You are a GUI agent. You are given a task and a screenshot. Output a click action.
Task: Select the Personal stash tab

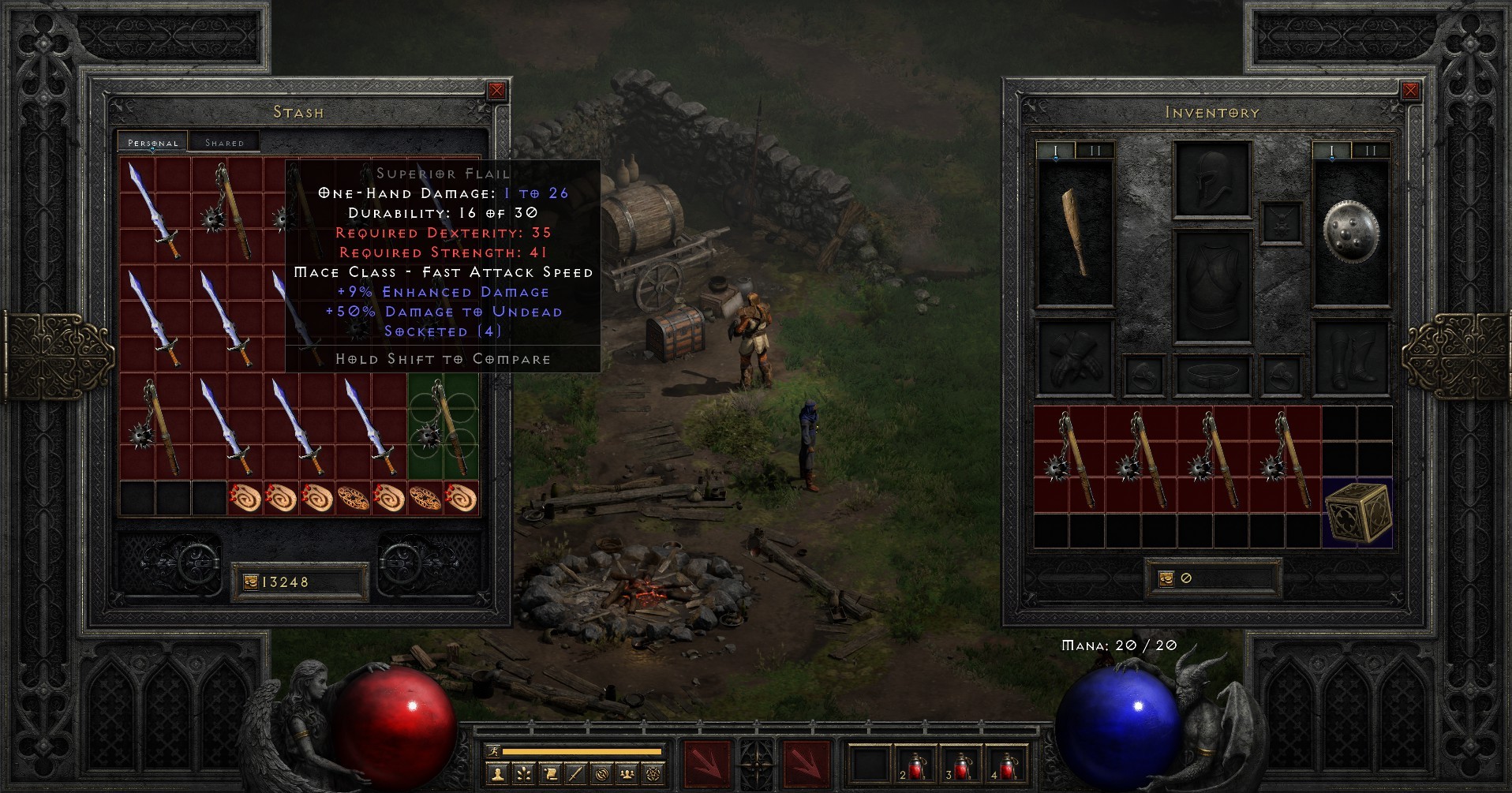click(152, 143)
